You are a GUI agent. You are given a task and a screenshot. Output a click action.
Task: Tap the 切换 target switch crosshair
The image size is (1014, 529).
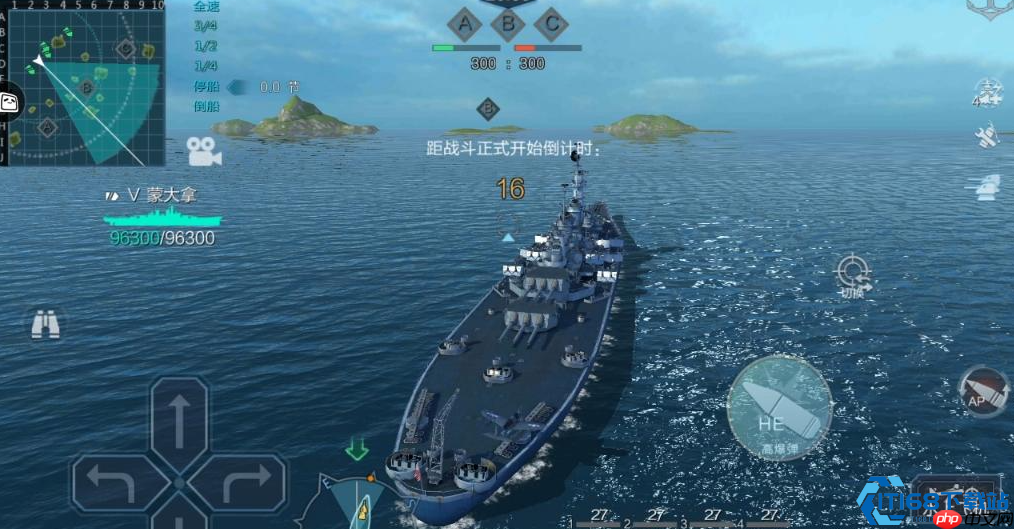point(853,275)
